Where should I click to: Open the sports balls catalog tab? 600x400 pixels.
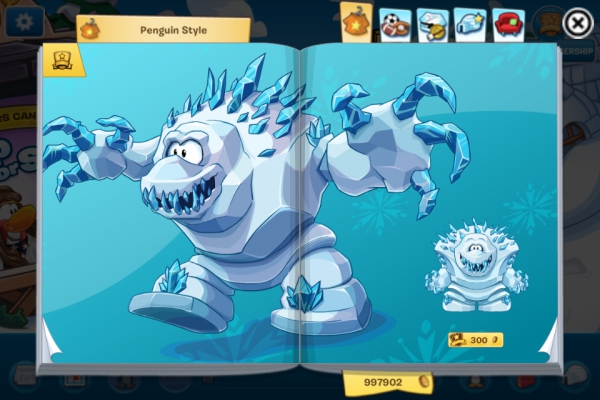395,24
